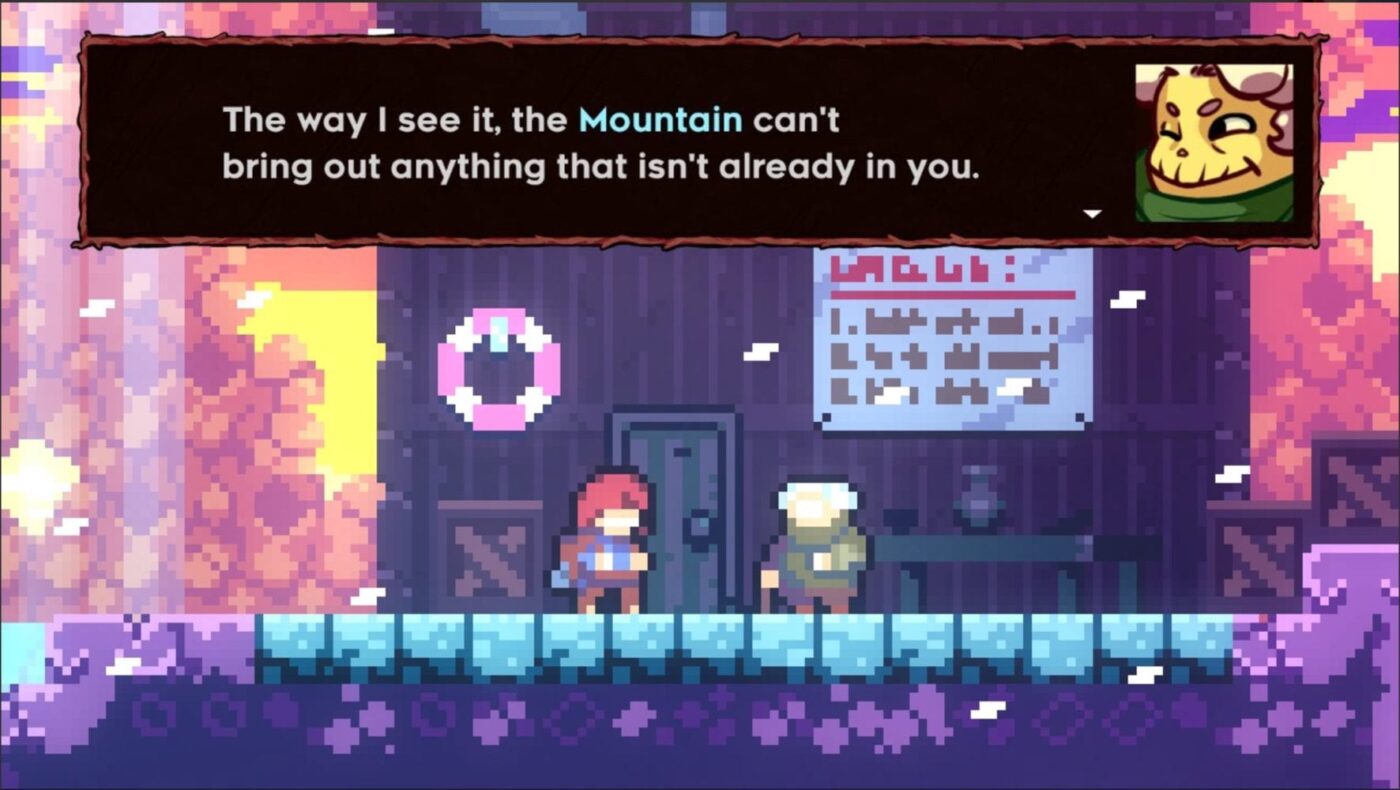
Task: Select the dialogue text box
Action: pos(600,140)
